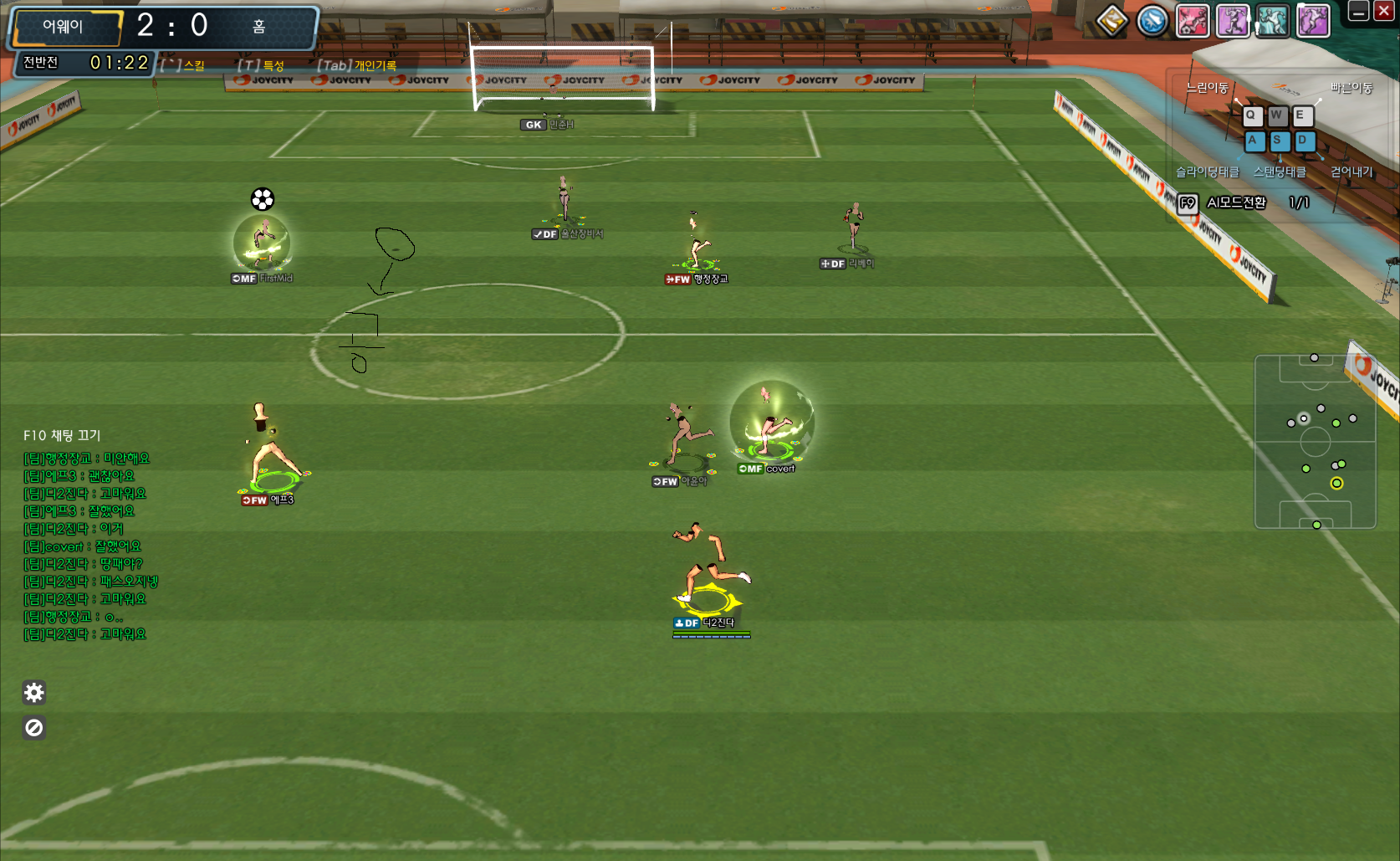The image size is (1400, 861).
Task: Toggle the circle-slash block icon
Action: tap(34, 728)
